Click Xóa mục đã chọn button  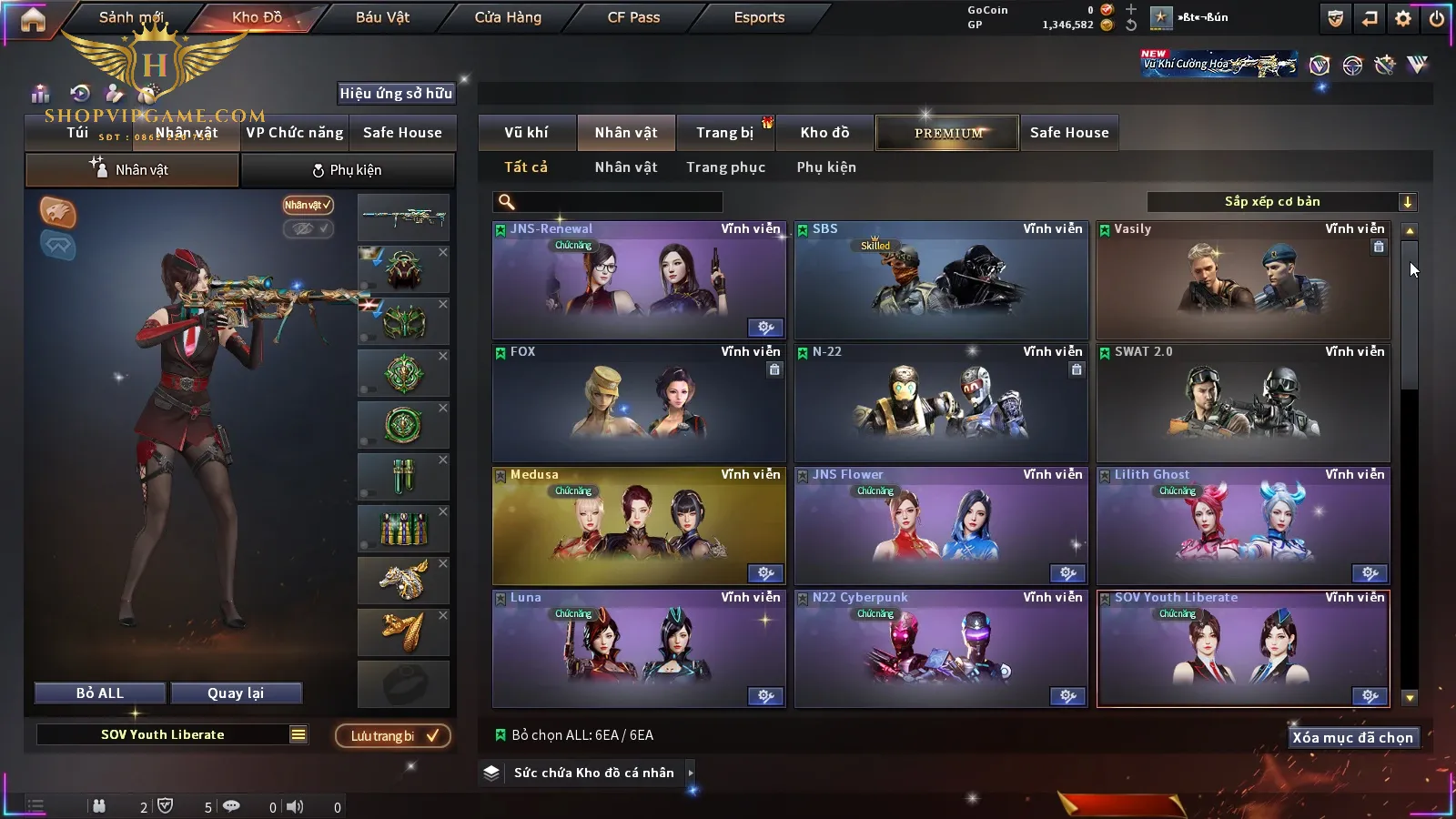click(1352, 738)
